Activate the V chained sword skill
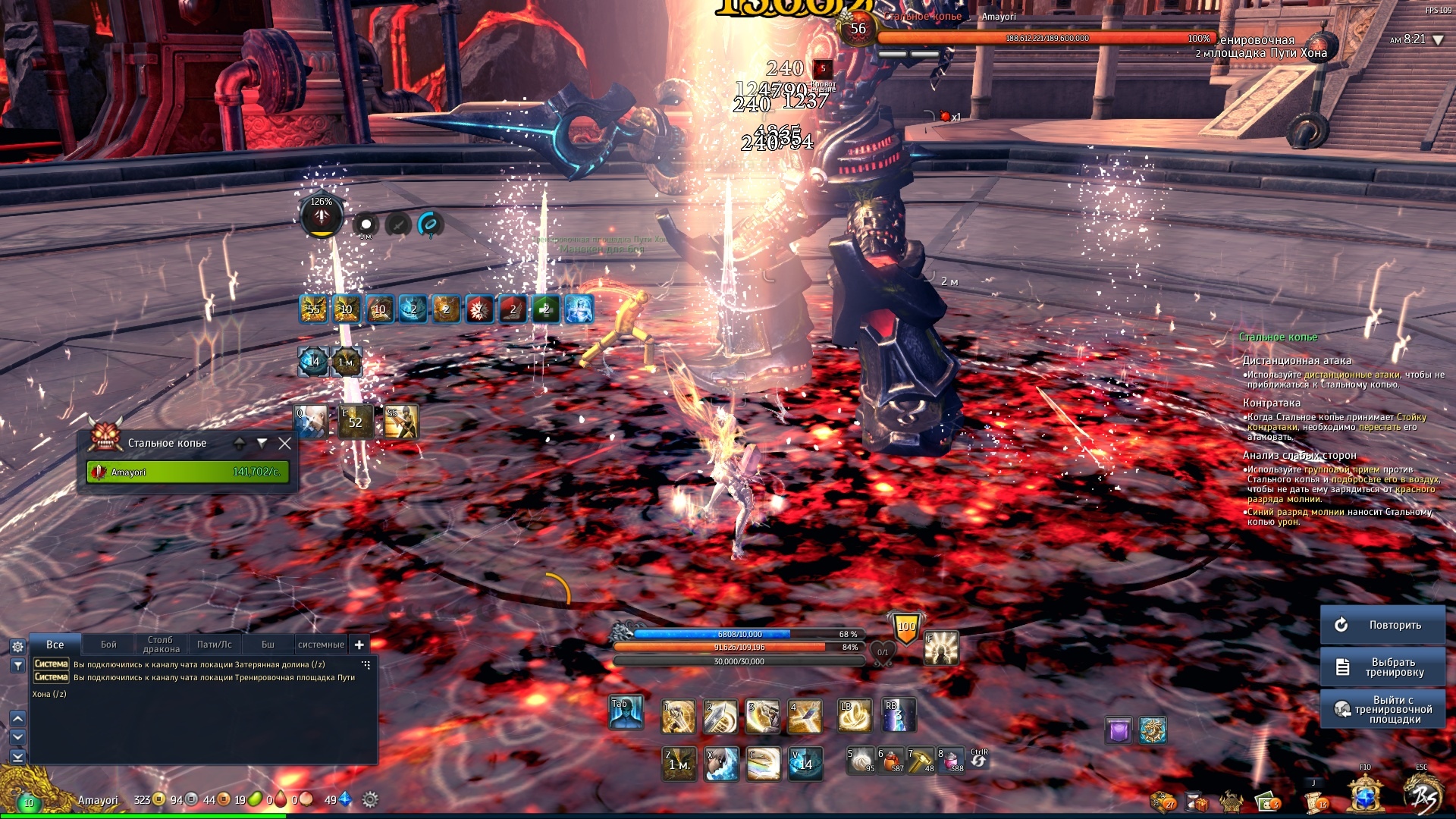Image resolution: width=1456 pixels, height=819 pixels. pyautogui.click(x=805, y=764)
